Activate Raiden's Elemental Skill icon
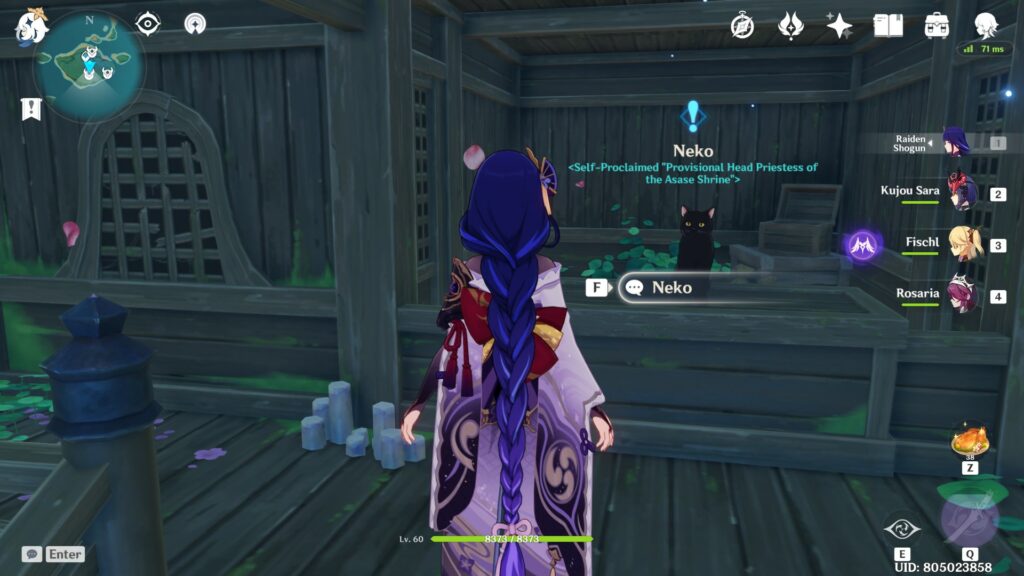 903,528
